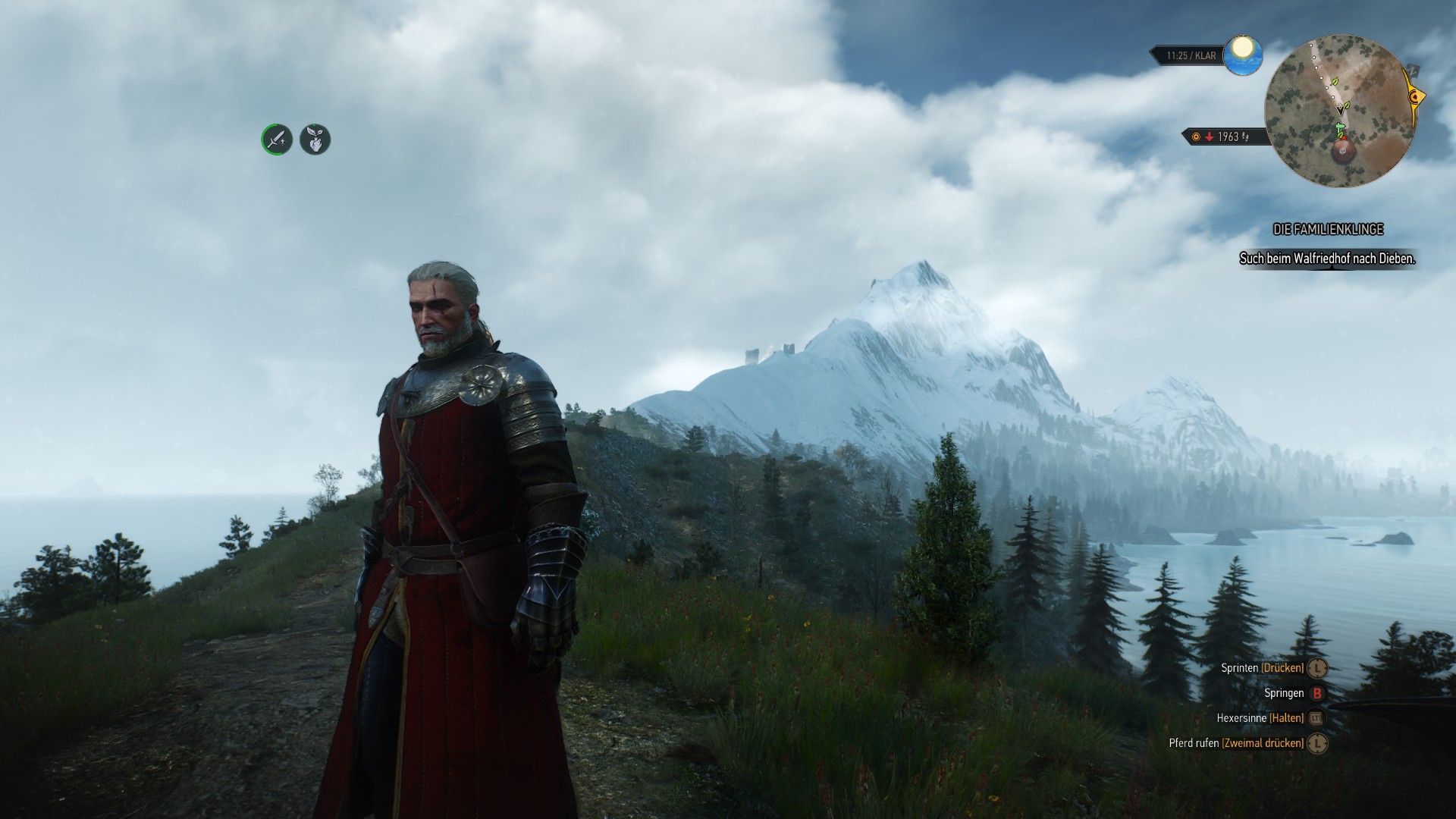Click the sword enhancement buff icon
1456x819 pixels.
[277, 140]
